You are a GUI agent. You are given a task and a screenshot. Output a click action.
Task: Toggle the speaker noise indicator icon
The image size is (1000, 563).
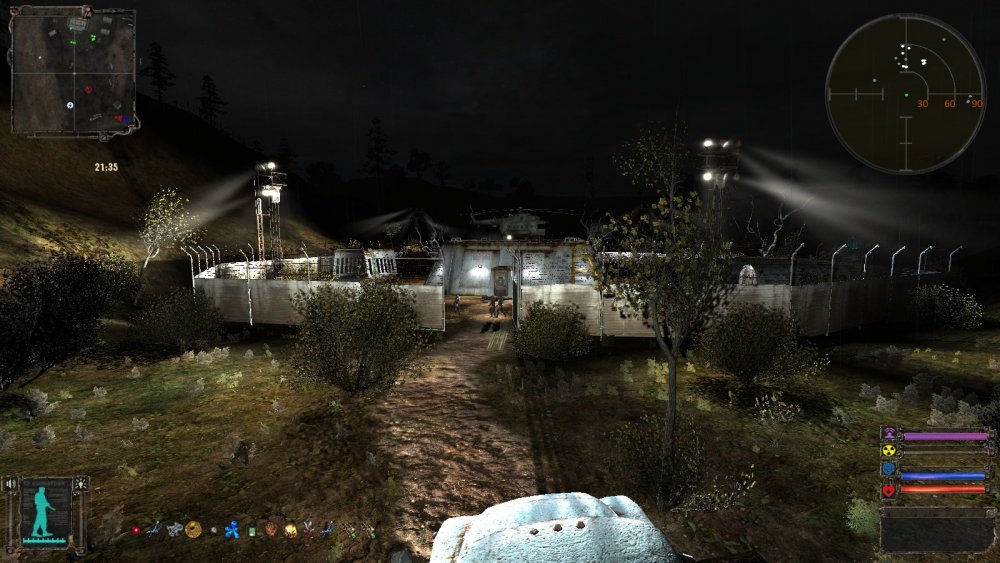coord(13,484)
